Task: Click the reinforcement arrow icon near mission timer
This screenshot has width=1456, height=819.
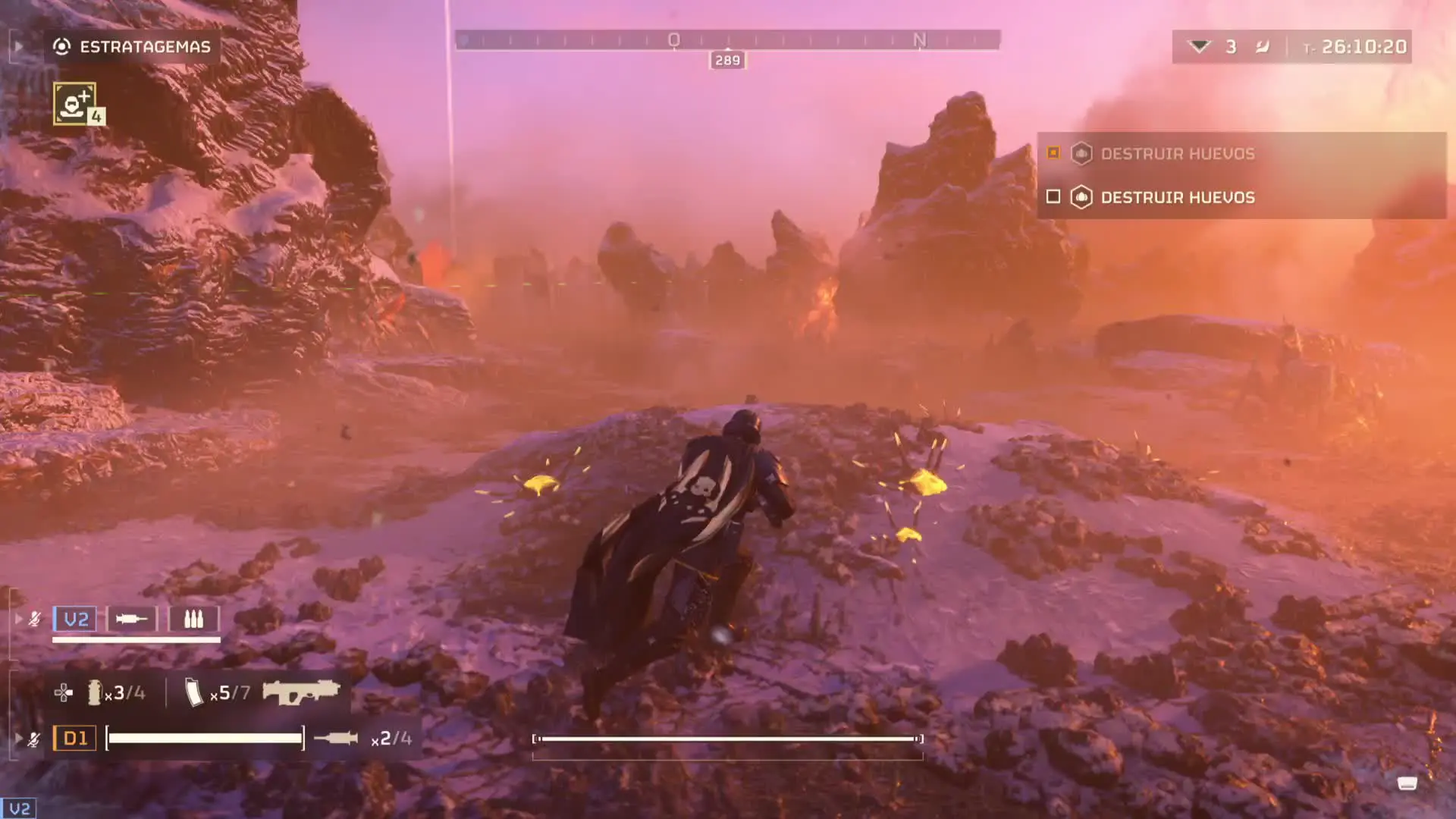Action: tap(1199, 47)
